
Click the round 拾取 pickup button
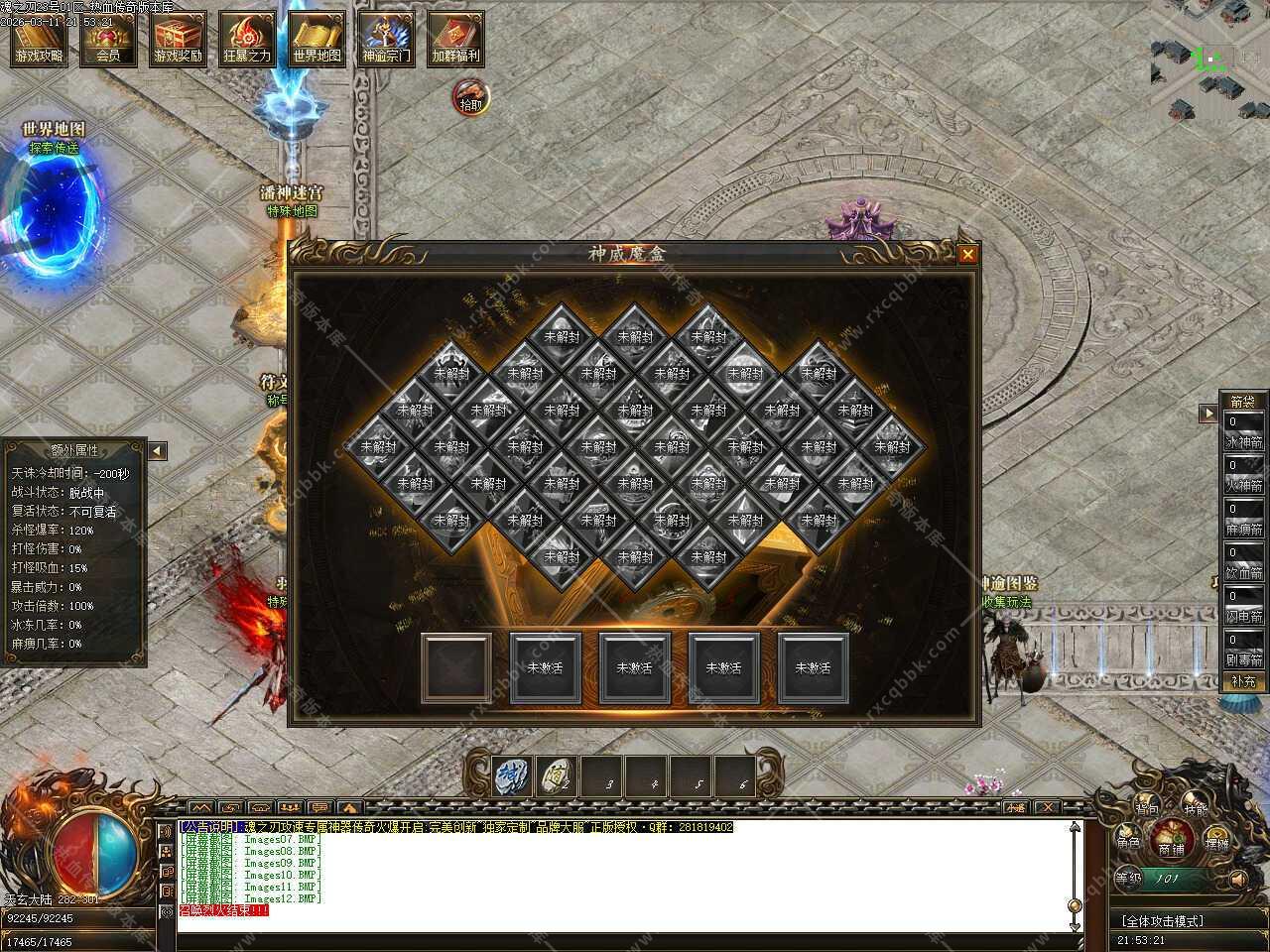tap(471, 97)
